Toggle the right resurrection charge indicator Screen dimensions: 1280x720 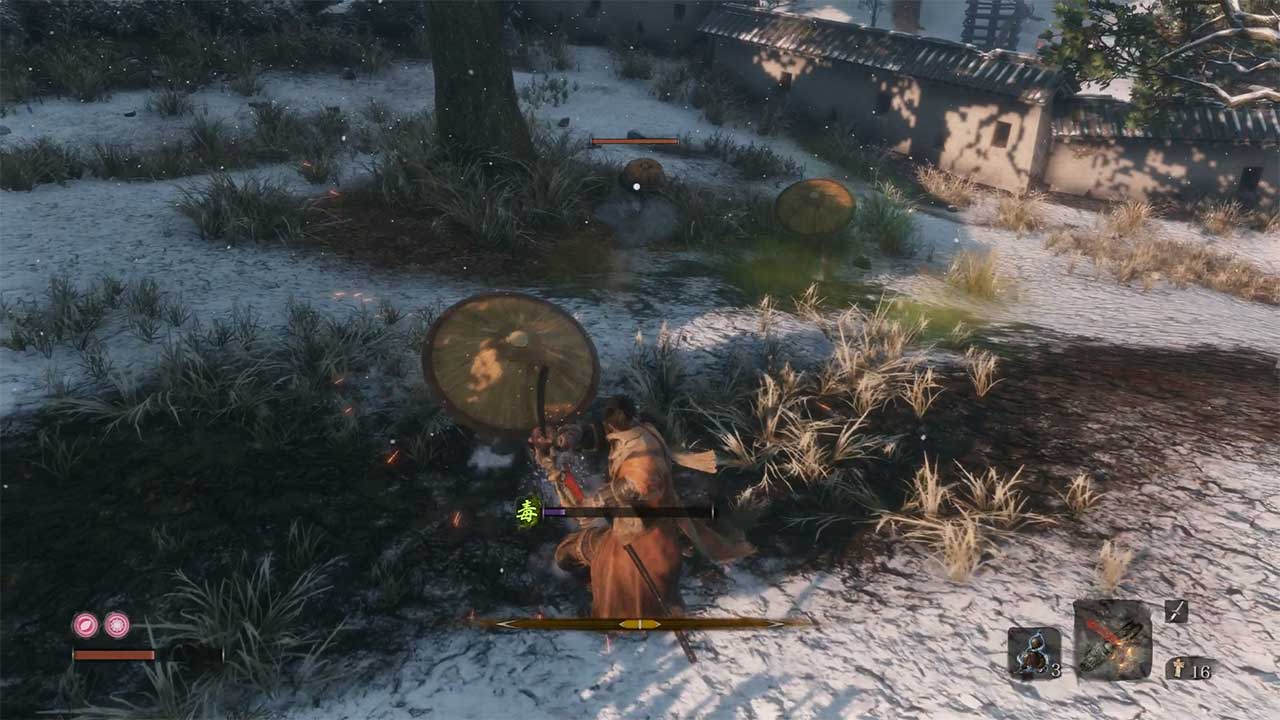click(x=116, y=624)
